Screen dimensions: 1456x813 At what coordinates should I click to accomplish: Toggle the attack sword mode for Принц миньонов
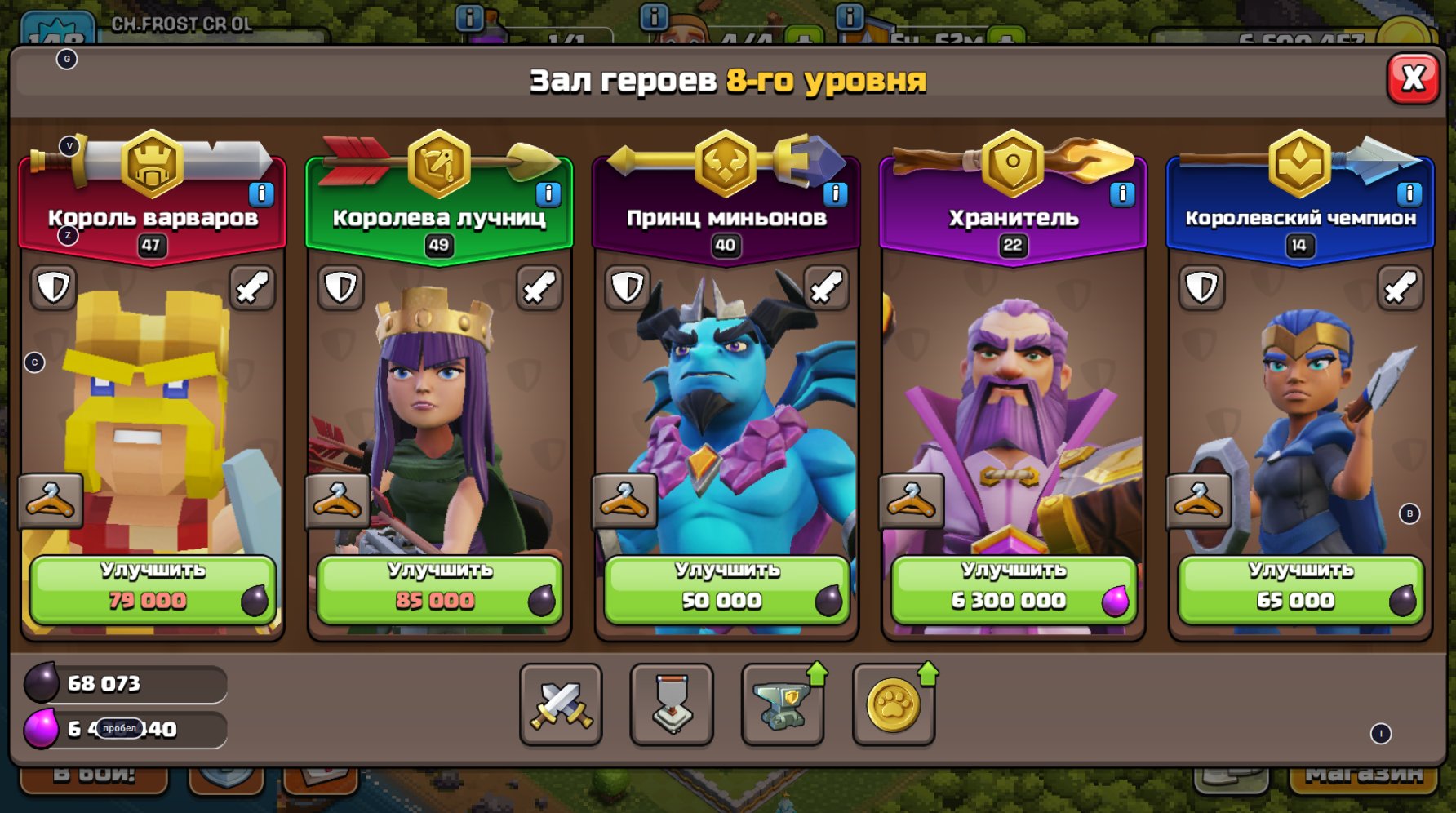tap(826, 288)
